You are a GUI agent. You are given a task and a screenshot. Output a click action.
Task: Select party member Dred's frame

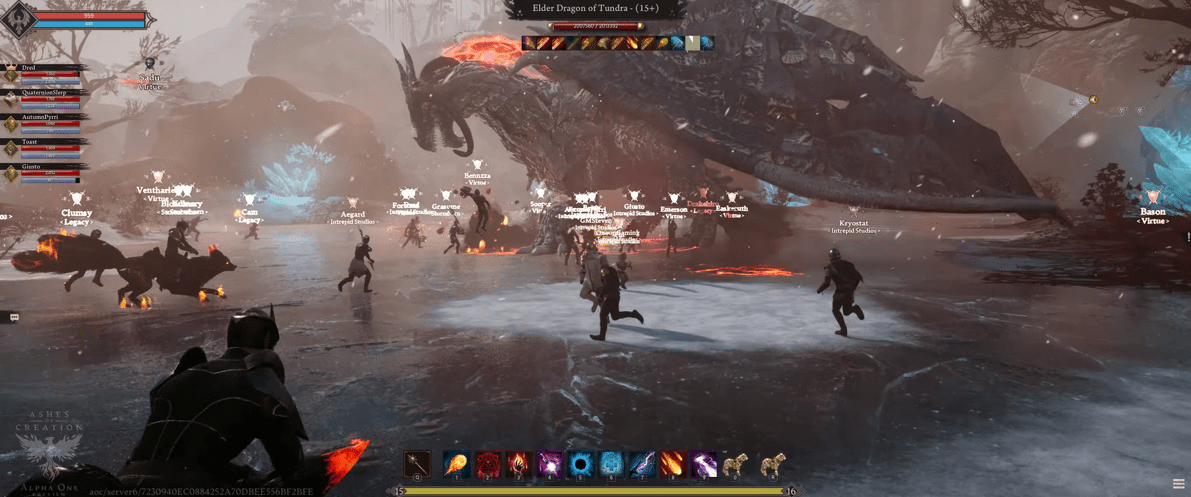click(45, 73)
